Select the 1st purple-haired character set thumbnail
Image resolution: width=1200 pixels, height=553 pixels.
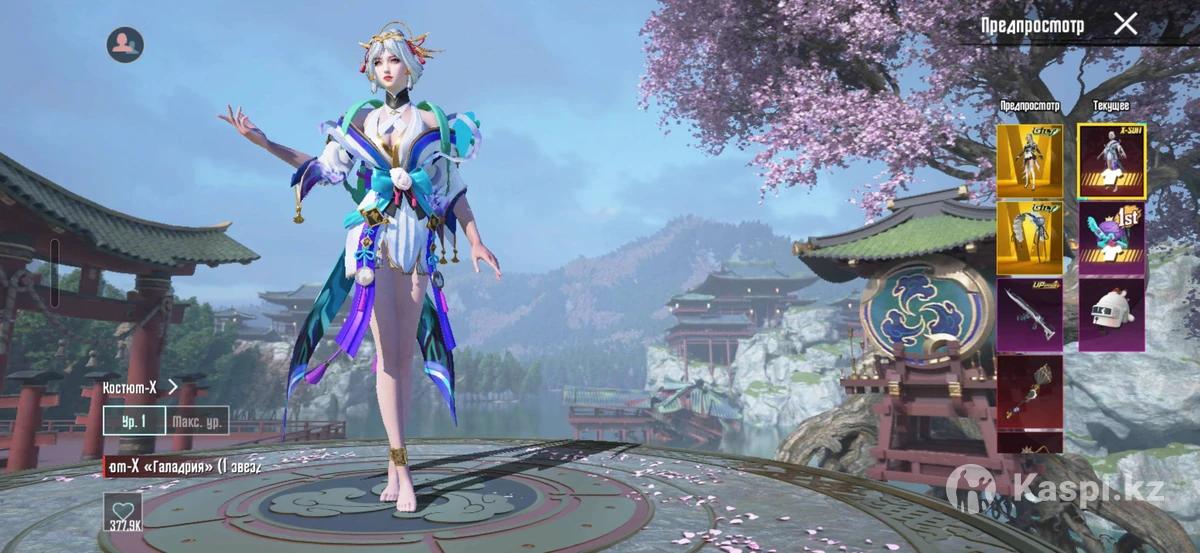pos(1111,238)
